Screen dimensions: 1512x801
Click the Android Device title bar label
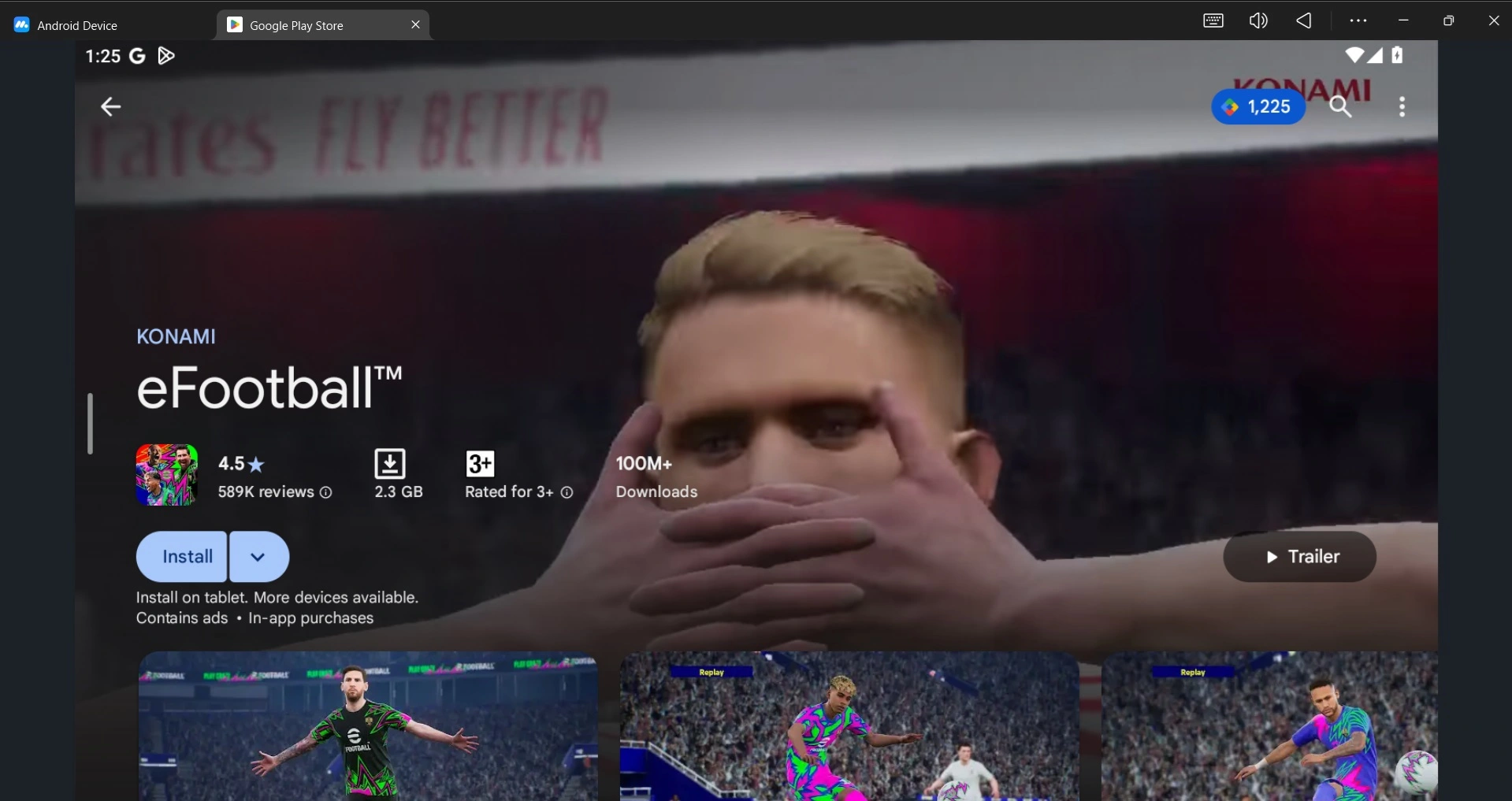(x=76, y=24)
